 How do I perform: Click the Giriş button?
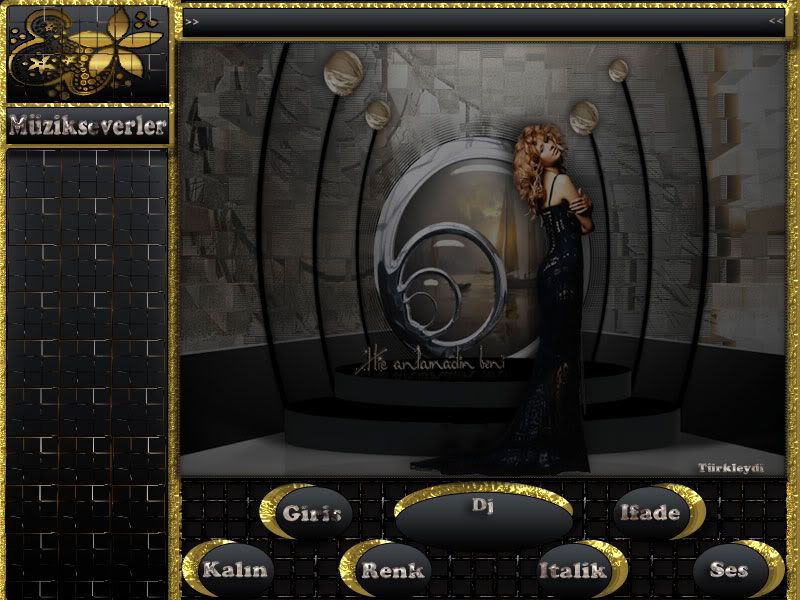click(312, 513)
